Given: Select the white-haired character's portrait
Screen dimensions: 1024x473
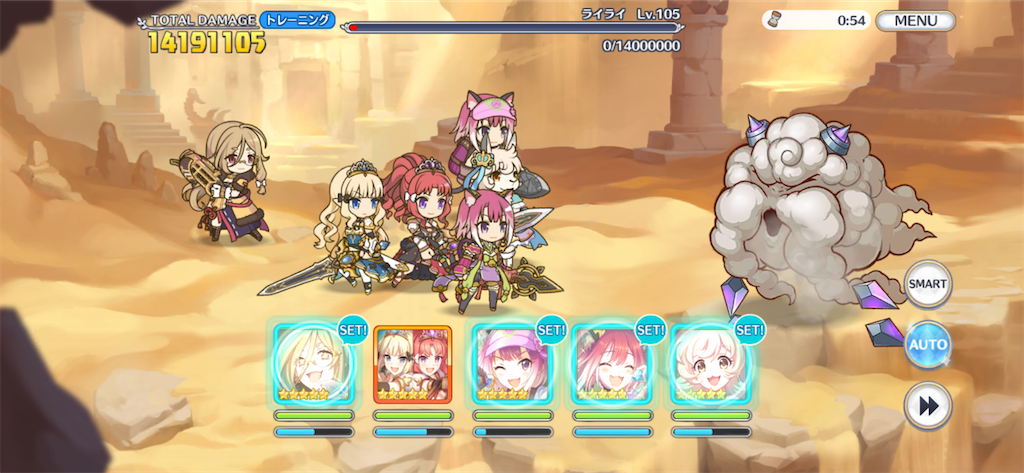Looking at the screenshot, I should click(x=710, y=364).
